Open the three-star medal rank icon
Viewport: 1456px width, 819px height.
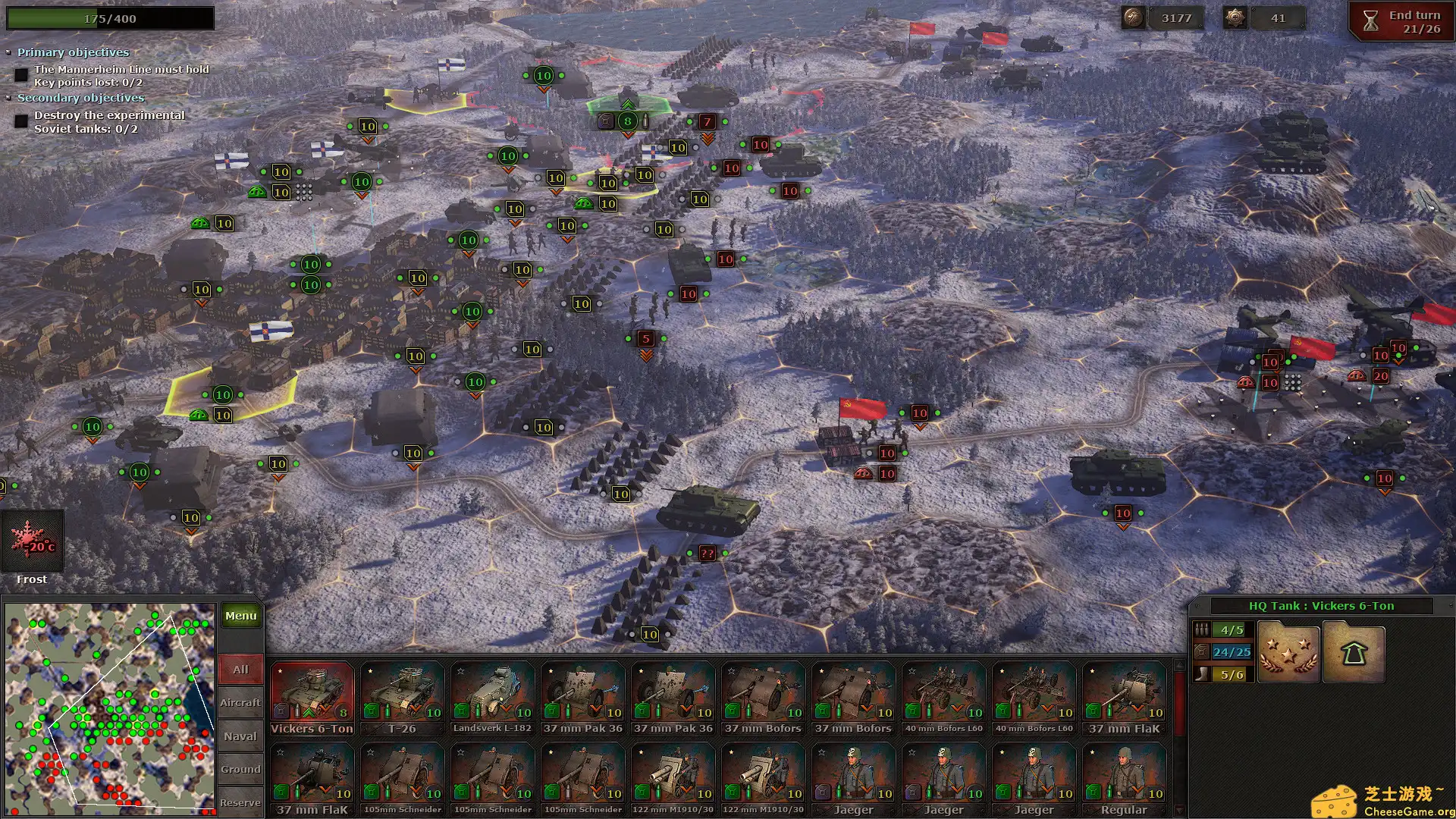coord(1288,653)
